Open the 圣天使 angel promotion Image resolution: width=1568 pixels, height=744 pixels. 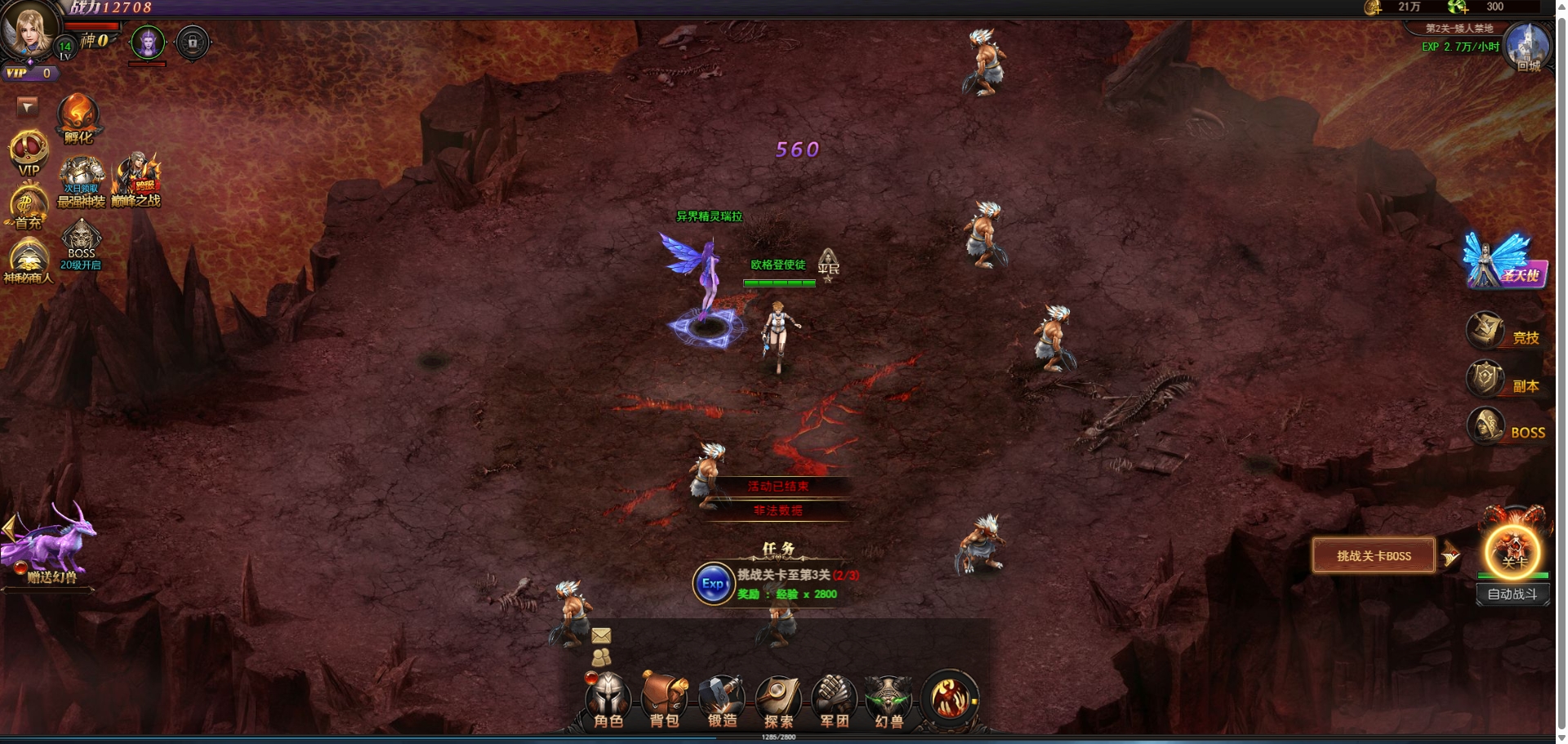[1501, 261]
